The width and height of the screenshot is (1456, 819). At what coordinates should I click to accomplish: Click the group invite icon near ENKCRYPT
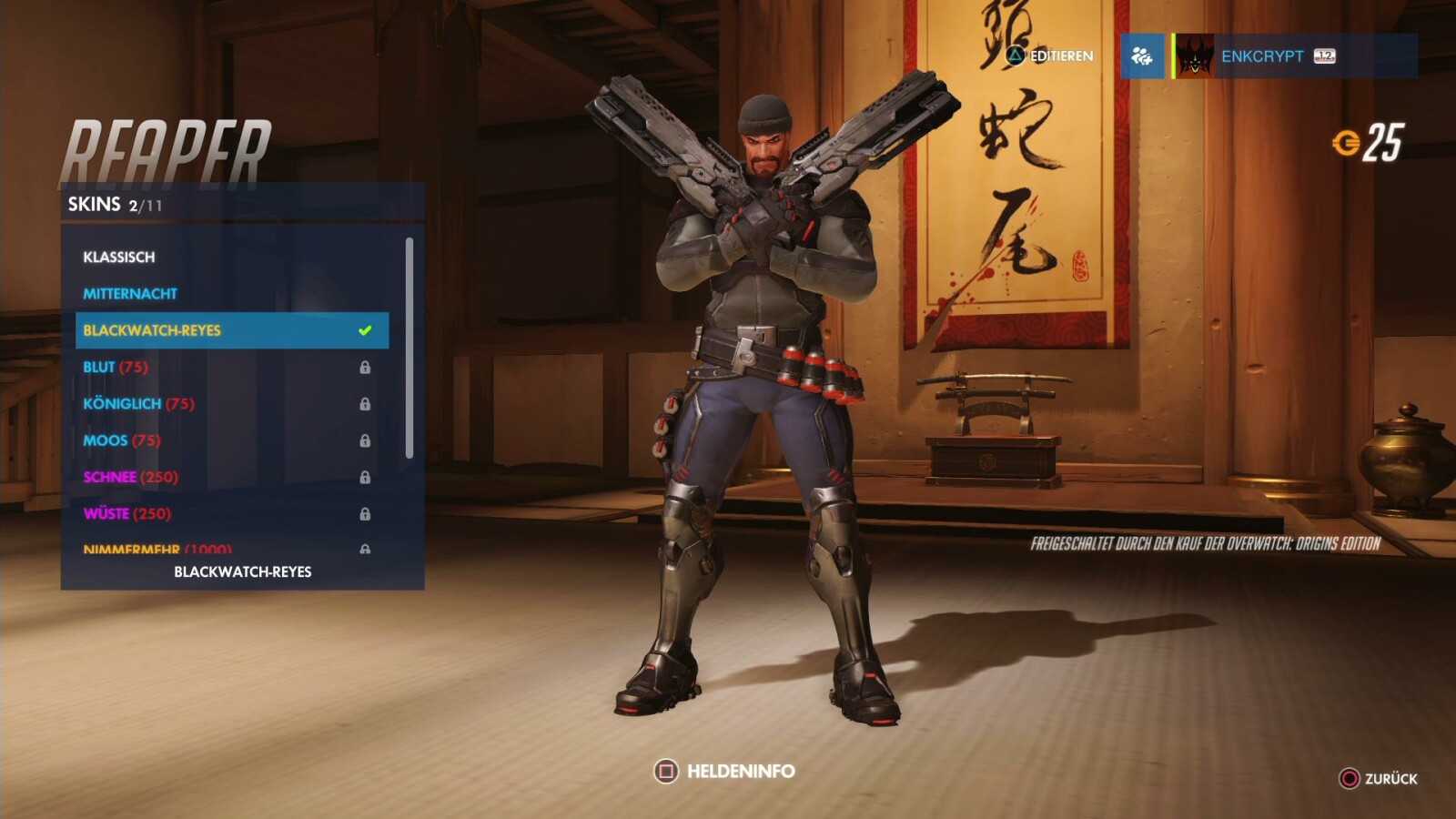(1143, 56)
